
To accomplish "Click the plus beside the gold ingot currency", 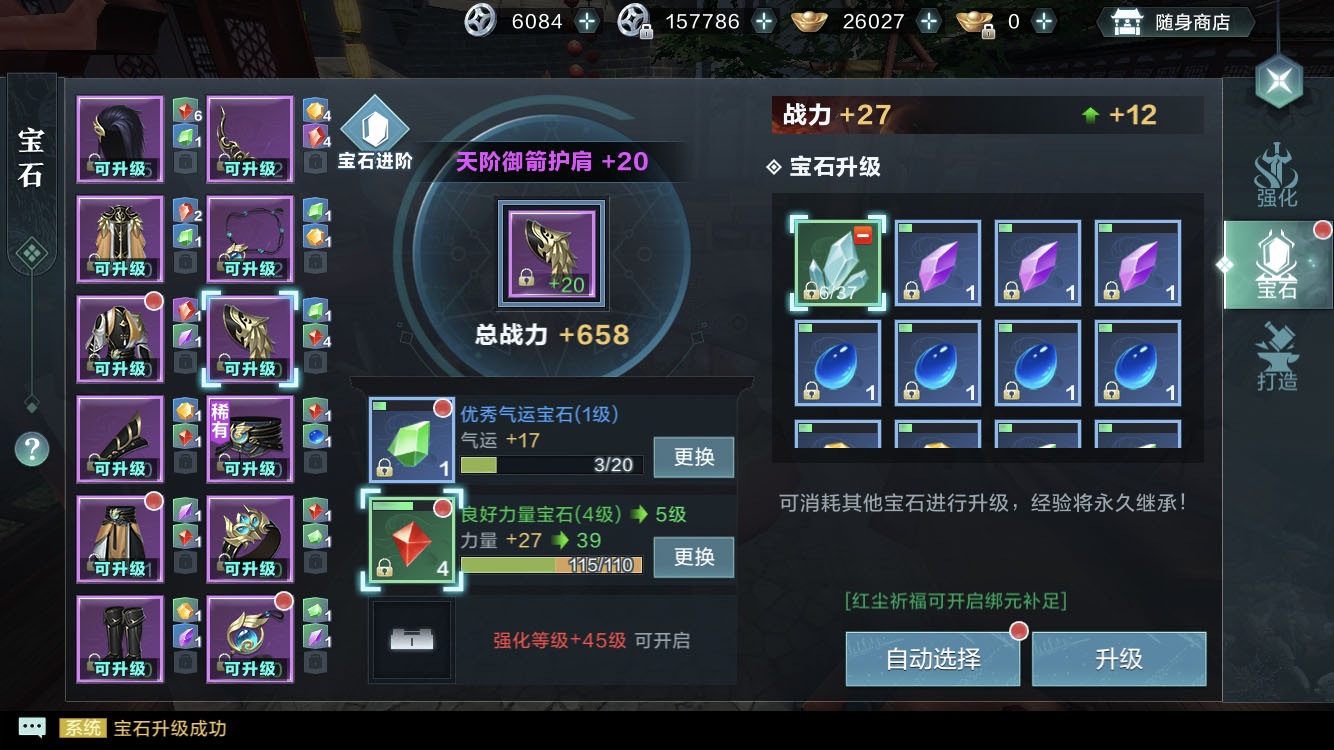I will pyautogui.click(x=929, y=20).
